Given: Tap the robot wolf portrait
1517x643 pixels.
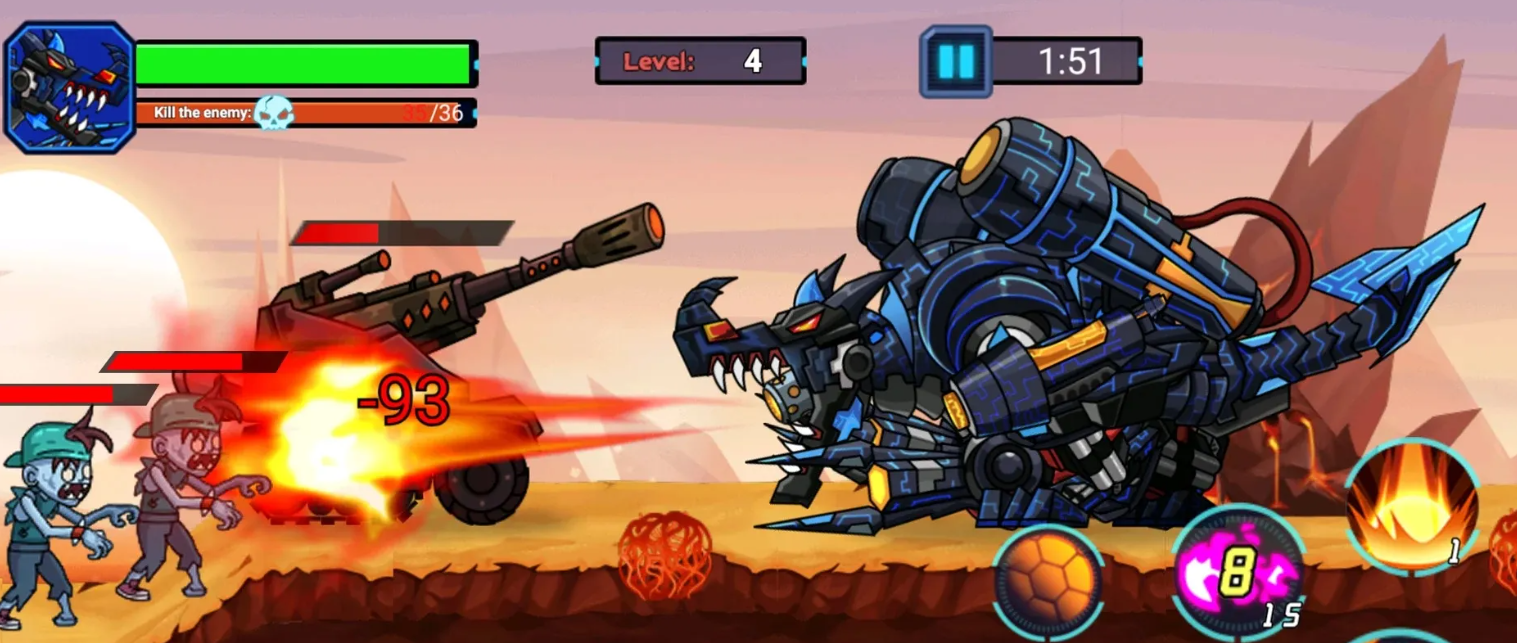Looking at the screenshot, I should pyautogui.click(x=70, y=87).
